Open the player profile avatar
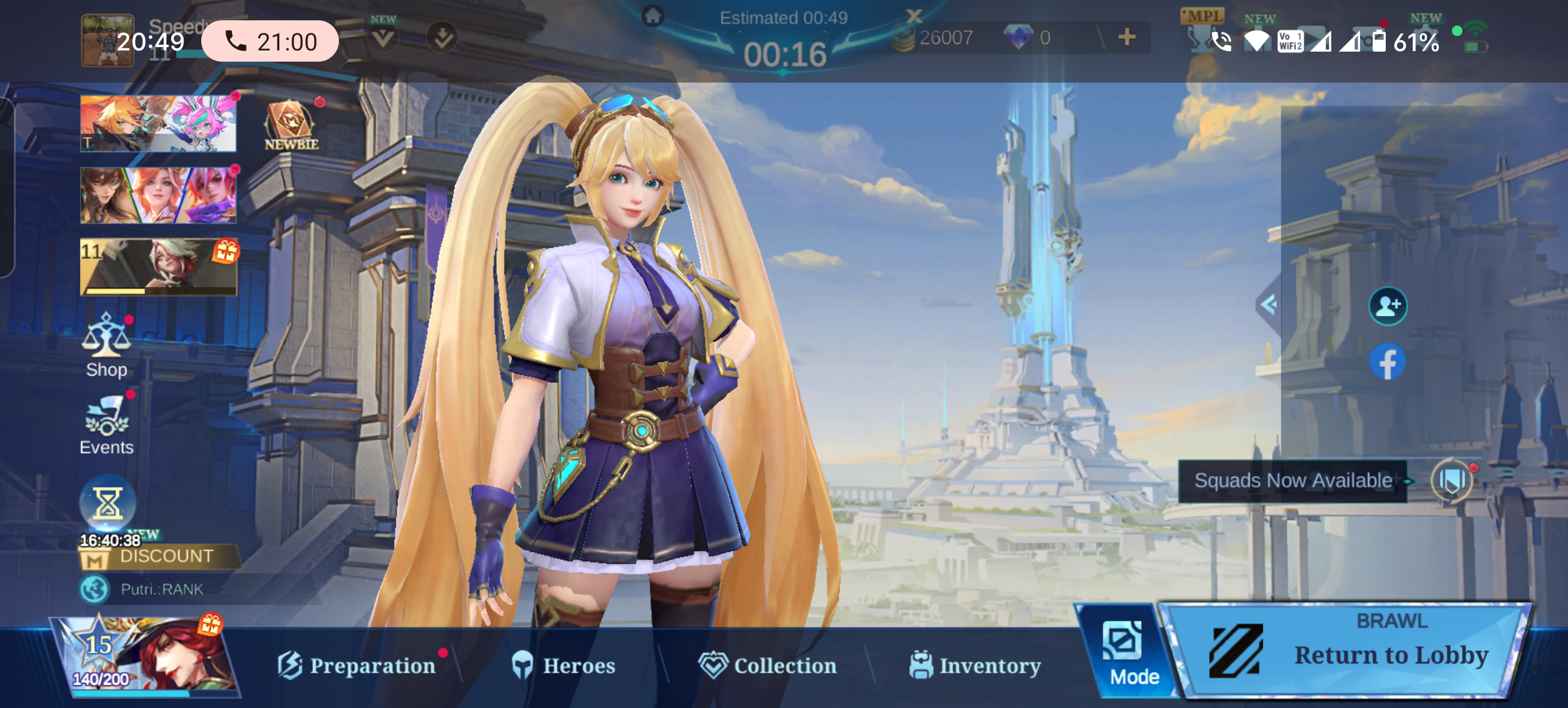Screen dimensions: 1568x708 click(107, 41)
